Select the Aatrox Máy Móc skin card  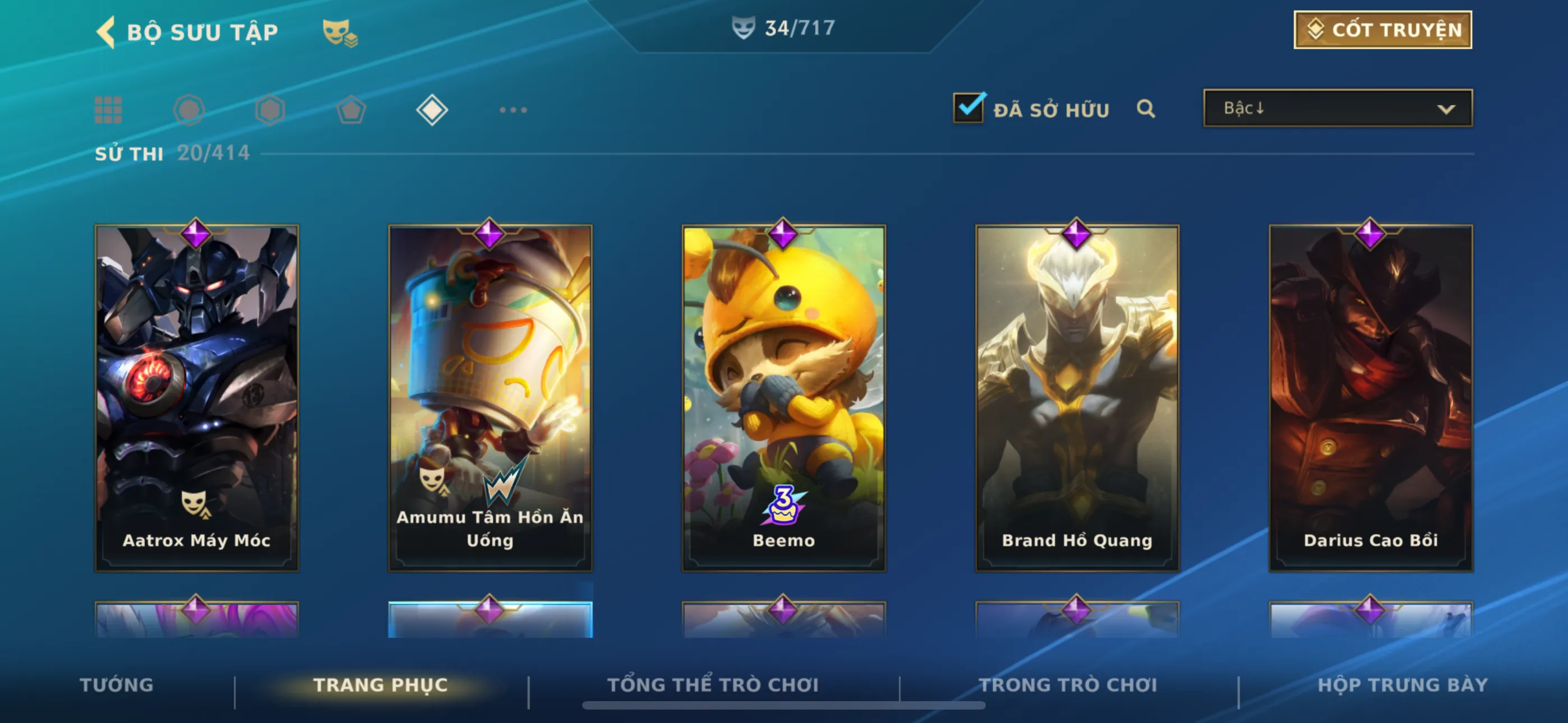coord(197,398)
